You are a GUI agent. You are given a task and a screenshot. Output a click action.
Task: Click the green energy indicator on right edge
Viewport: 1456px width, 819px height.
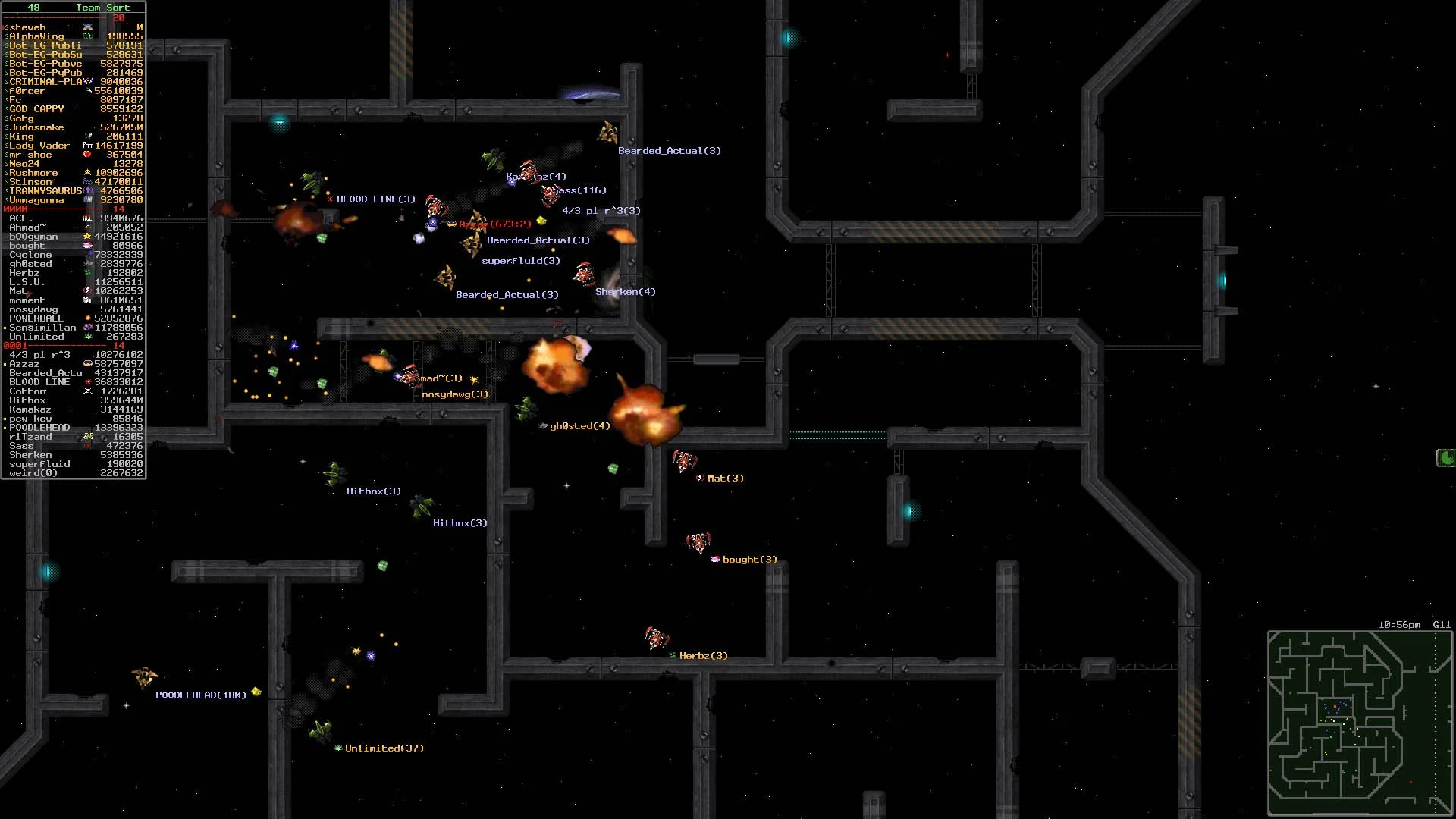(x=1447, y=459)
